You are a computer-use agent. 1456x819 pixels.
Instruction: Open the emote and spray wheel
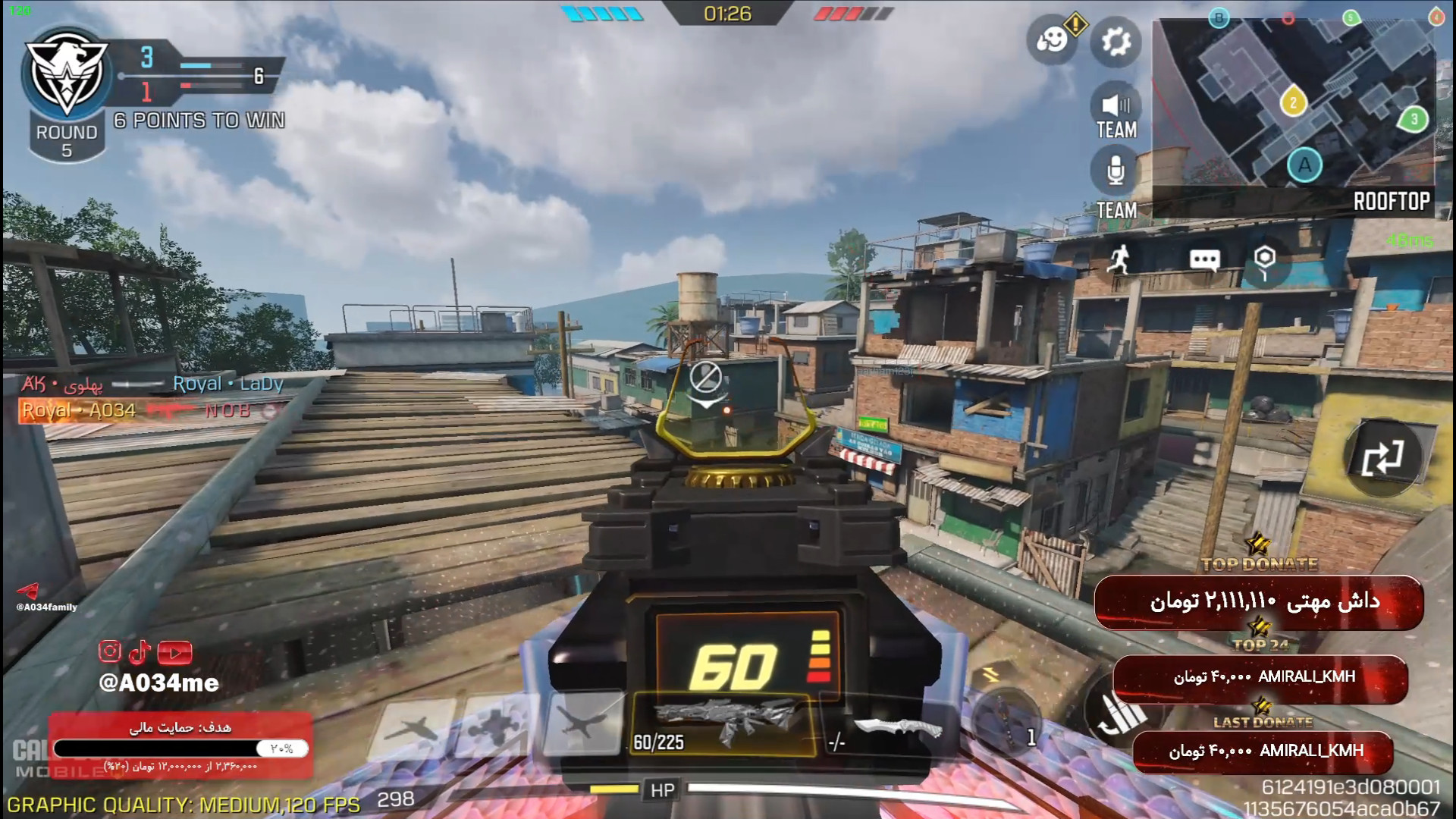pyautogui.click(x=1052, y=39)
